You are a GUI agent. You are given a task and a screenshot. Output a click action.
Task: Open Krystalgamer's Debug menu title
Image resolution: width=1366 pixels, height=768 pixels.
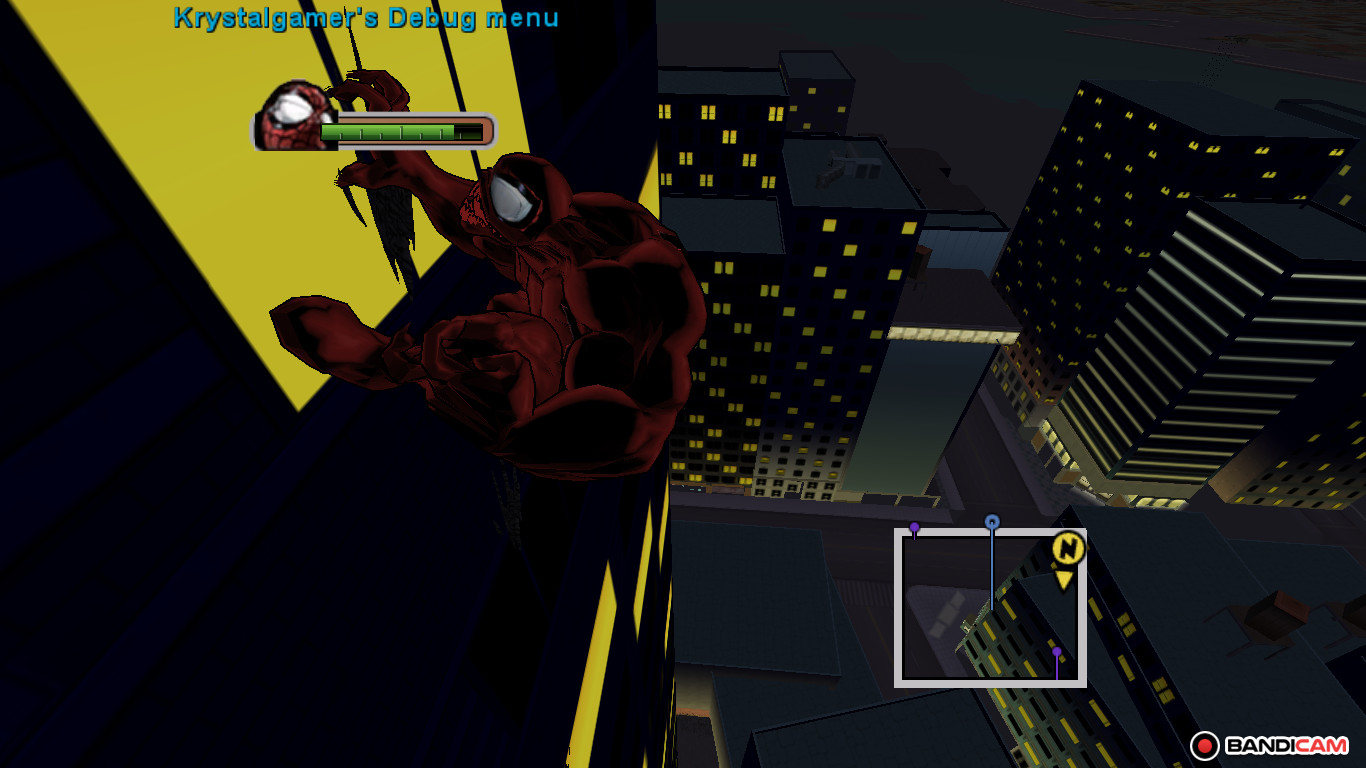coord(363,17)
